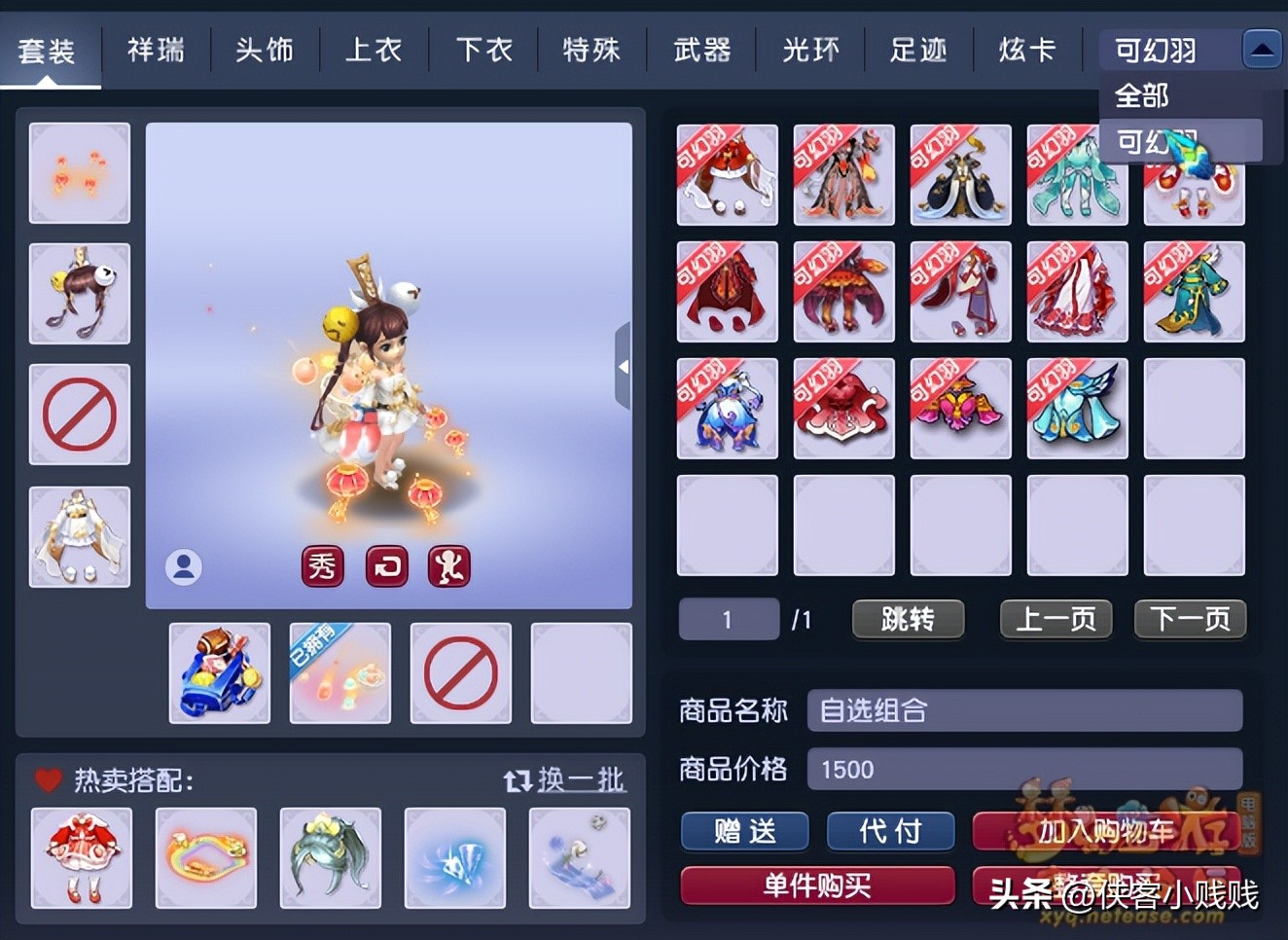Collapse the category dropdown with the arrow button

point(1262,48)
